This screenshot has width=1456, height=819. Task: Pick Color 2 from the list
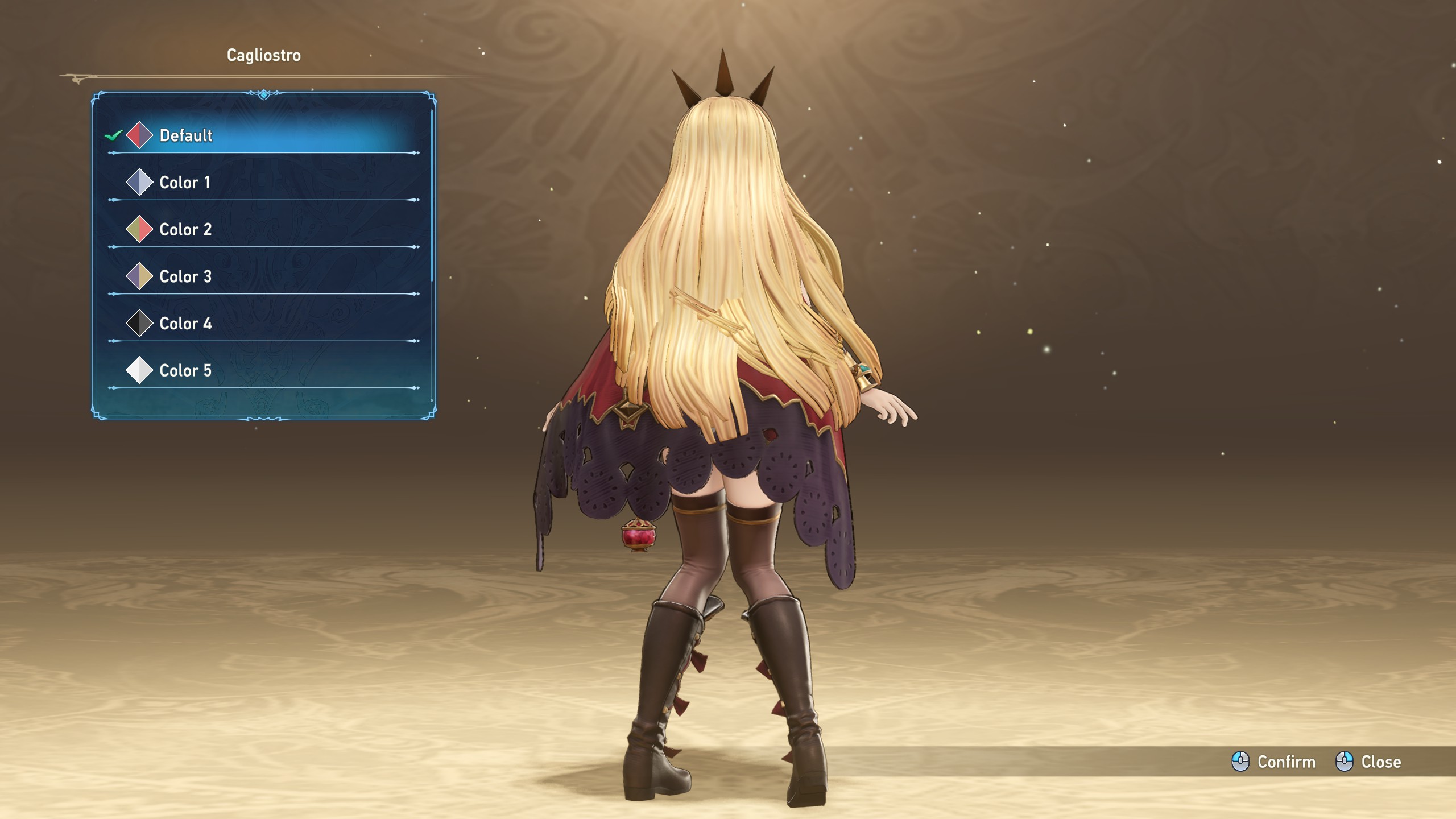click(185, 230)
